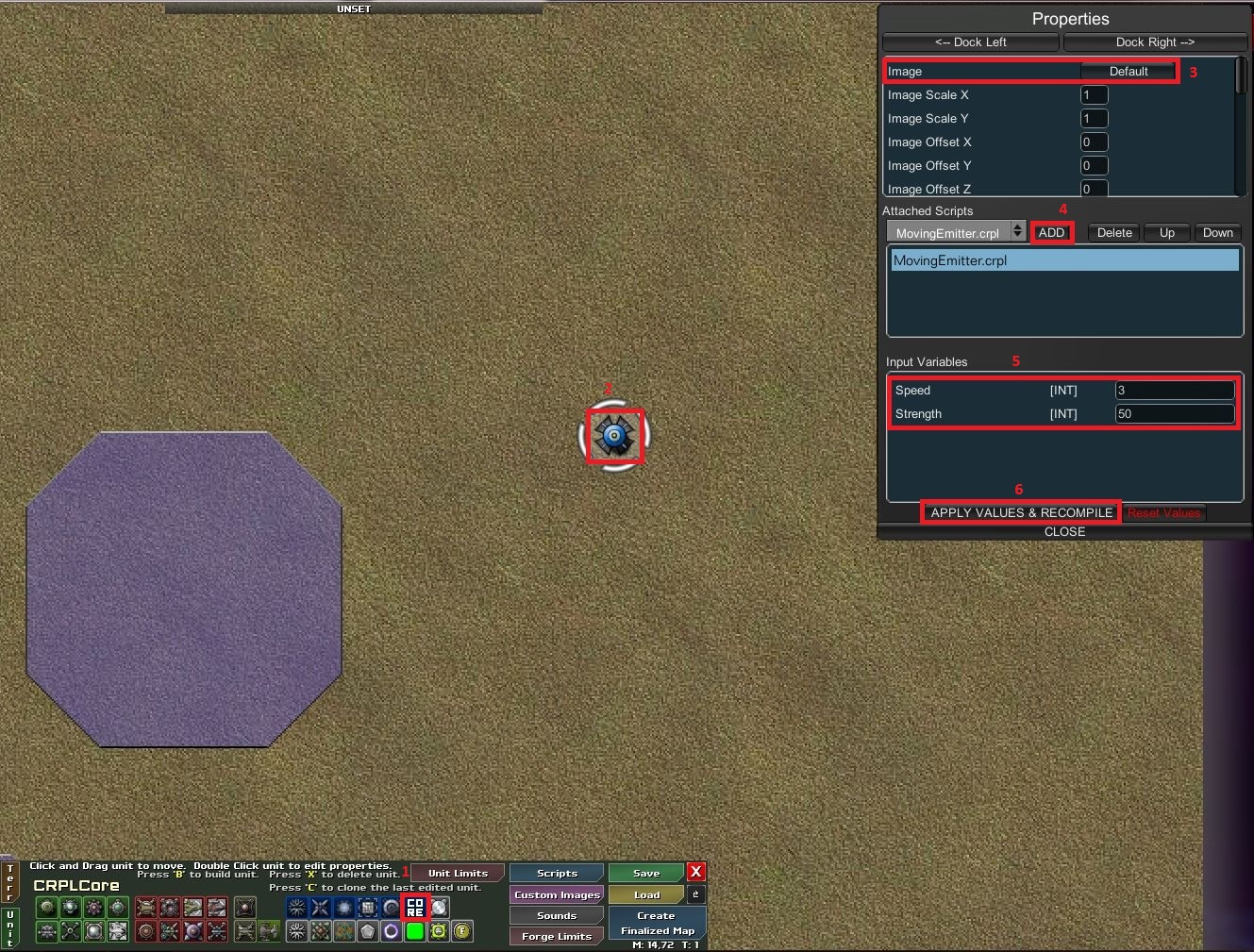Viewport: 1254px width, 952px height.
Task: Focus the Strength input field
Action: tap(1175, 414)
